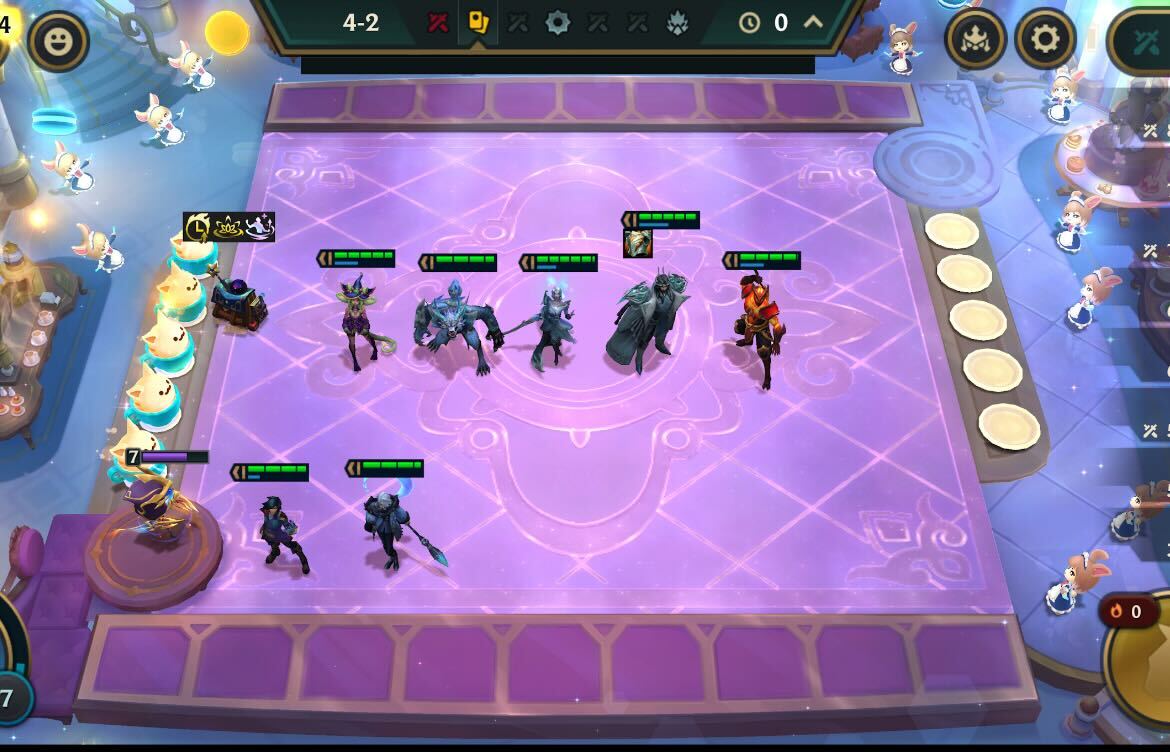Open the emote menu smiley button
The image size is (1170, 752).
point(59,41)
